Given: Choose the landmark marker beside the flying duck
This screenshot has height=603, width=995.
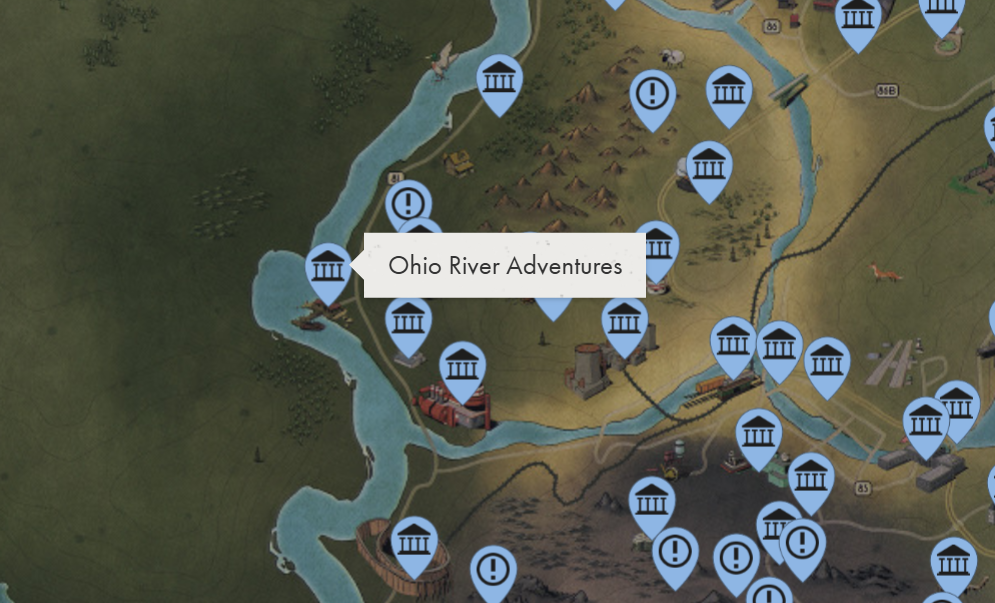Looking at the screenshot, I should [498, 80].
